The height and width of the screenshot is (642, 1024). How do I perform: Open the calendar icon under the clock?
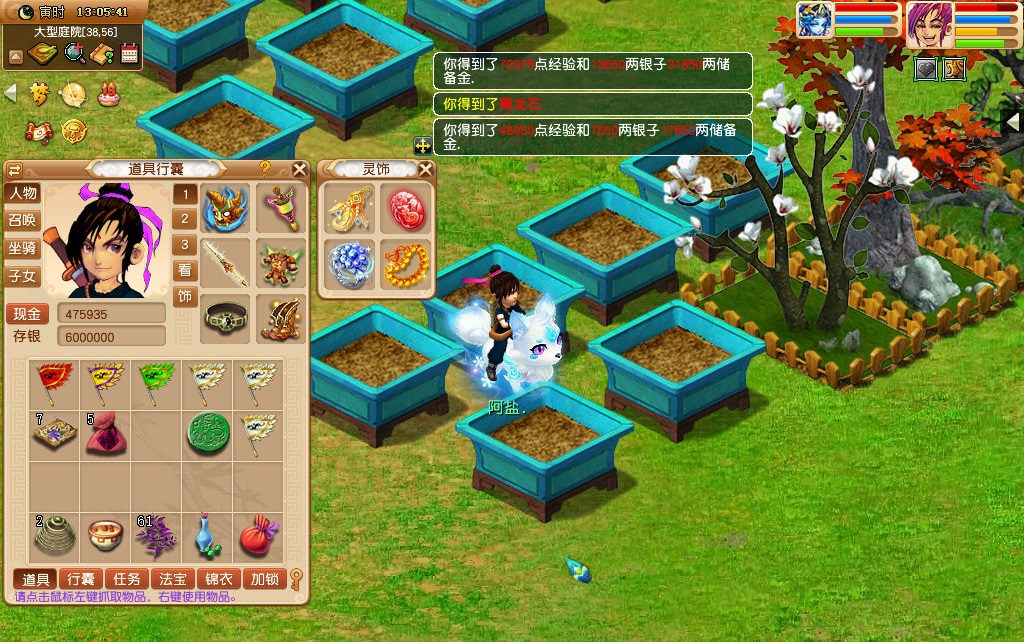[129, 54]
